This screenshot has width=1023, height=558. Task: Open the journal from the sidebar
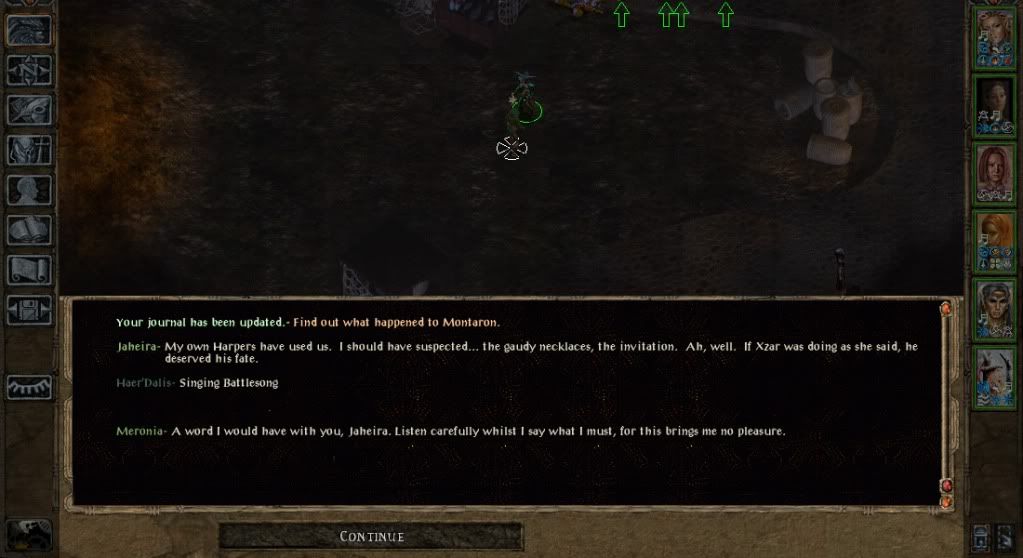(x=29, y=110)
